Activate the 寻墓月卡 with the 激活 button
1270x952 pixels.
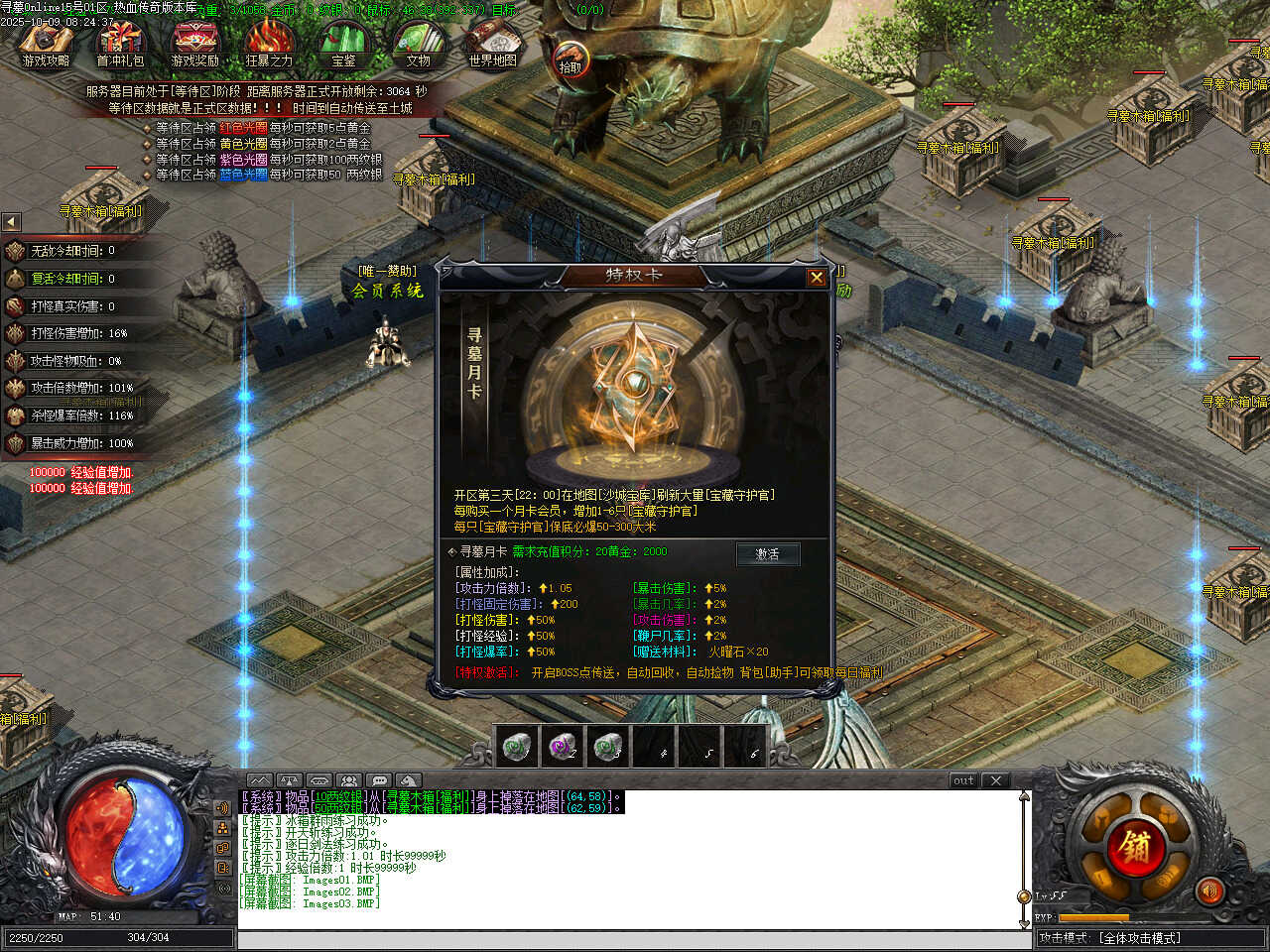click(768, 553)
